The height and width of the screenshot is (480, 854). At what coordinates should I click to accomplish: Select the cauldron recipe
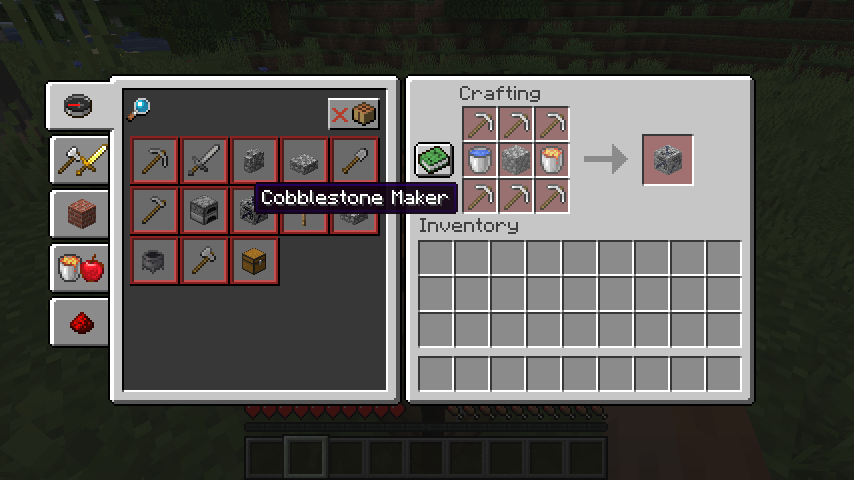[x=155, y=261]
